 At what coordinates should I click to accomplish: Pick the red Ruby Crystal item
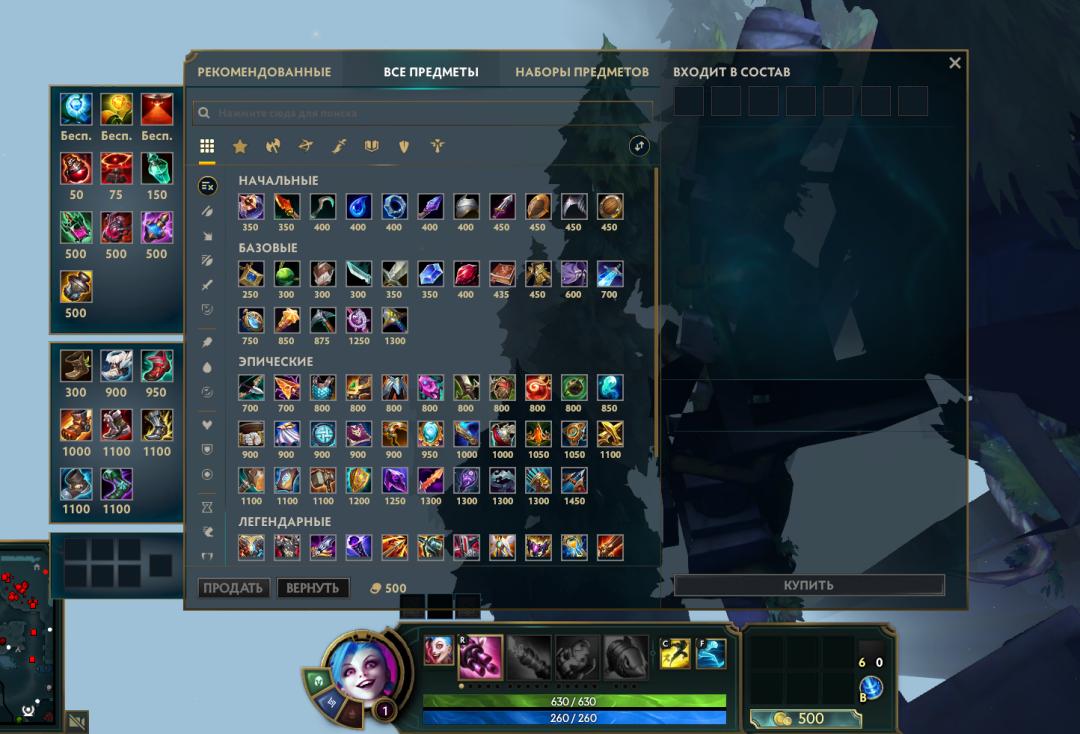pyautogui.click(x=466, y=274)
